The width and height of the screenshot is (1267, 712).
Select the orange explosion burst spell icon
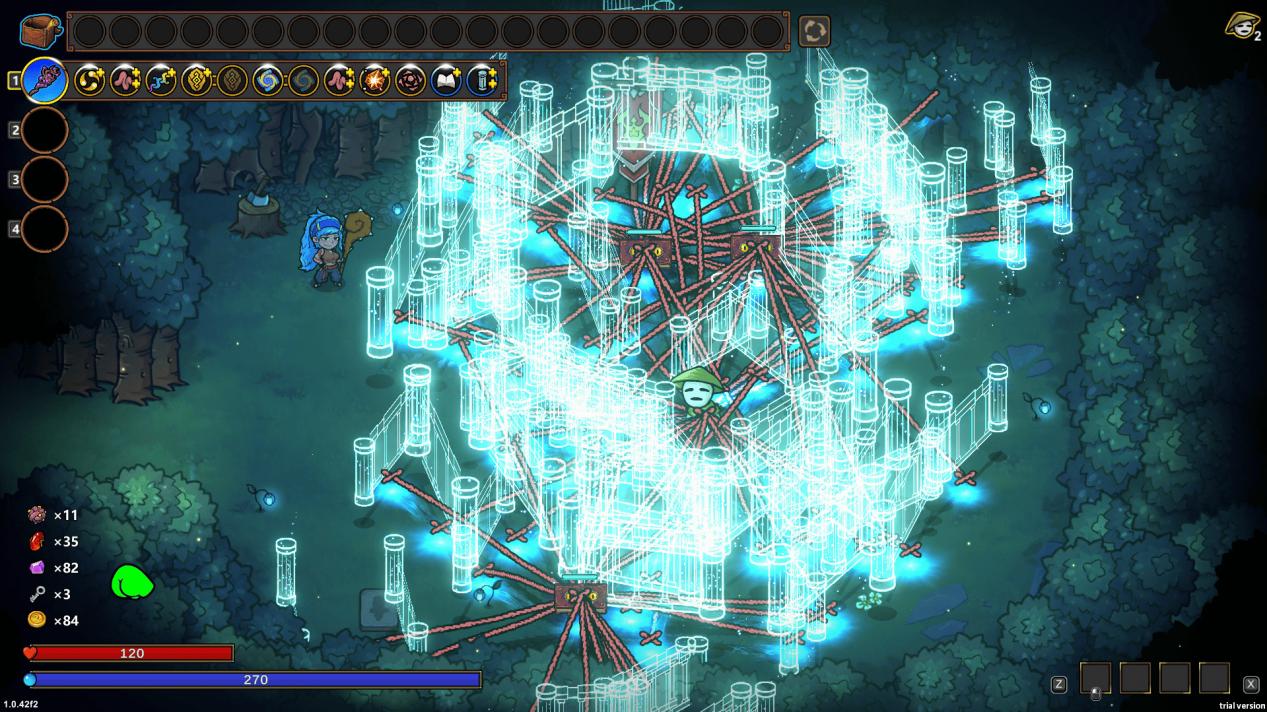point(375,80)
